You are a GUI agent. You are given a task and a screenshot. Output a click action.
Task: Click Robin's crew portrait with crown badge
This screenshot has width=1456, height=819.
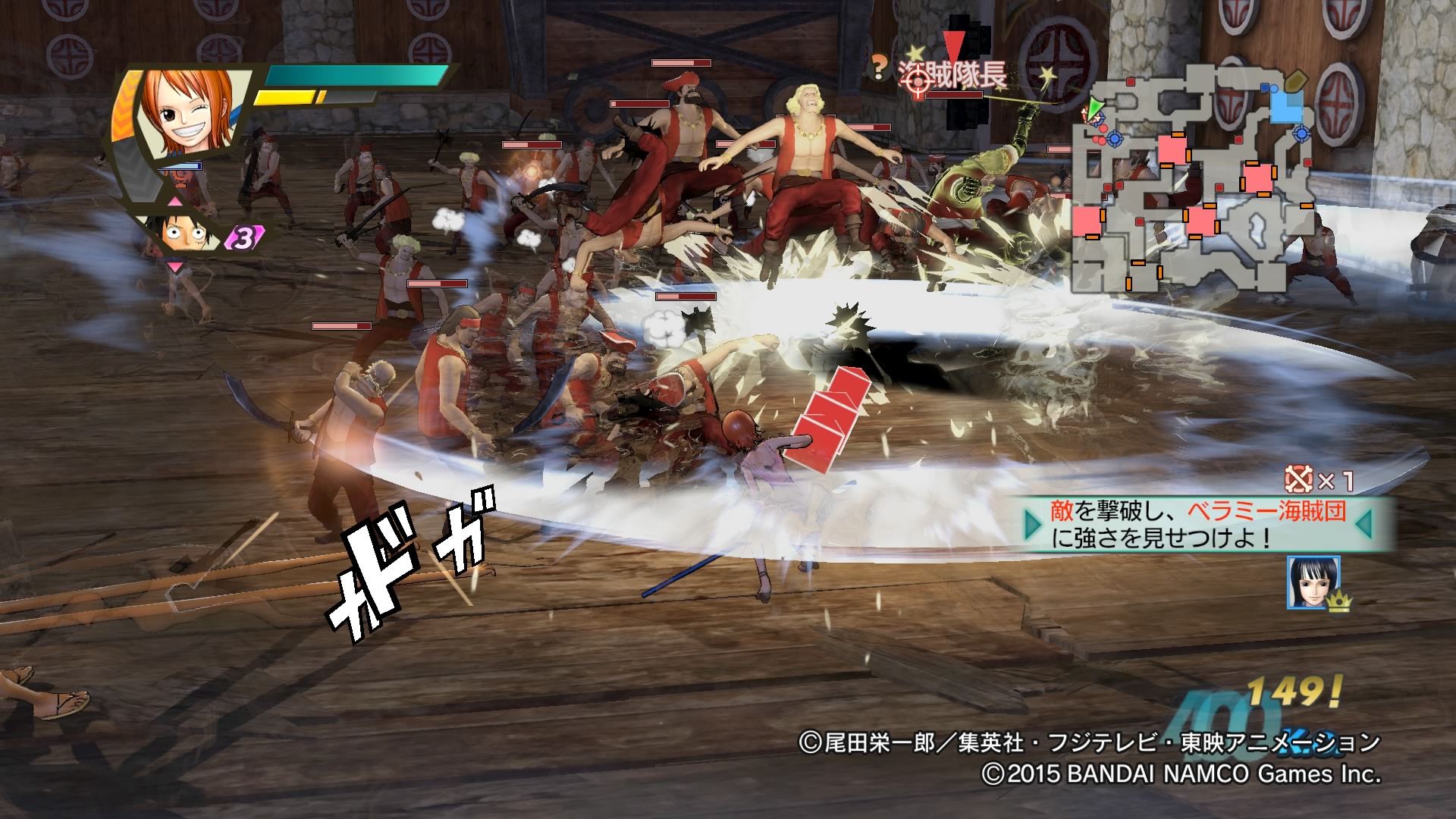(1313, 580)
